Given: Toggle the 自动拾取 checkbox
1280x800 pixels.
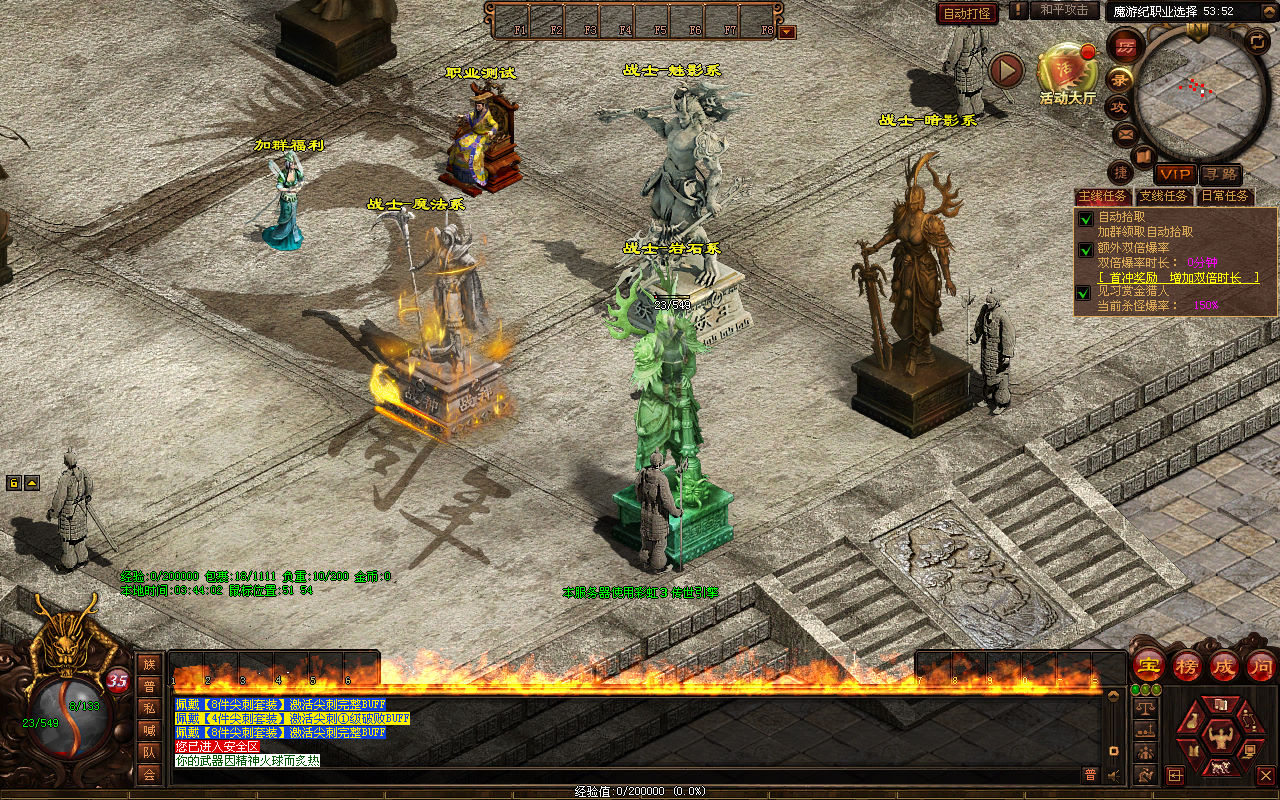Looking at the screenshot, I should [1084, 218].
